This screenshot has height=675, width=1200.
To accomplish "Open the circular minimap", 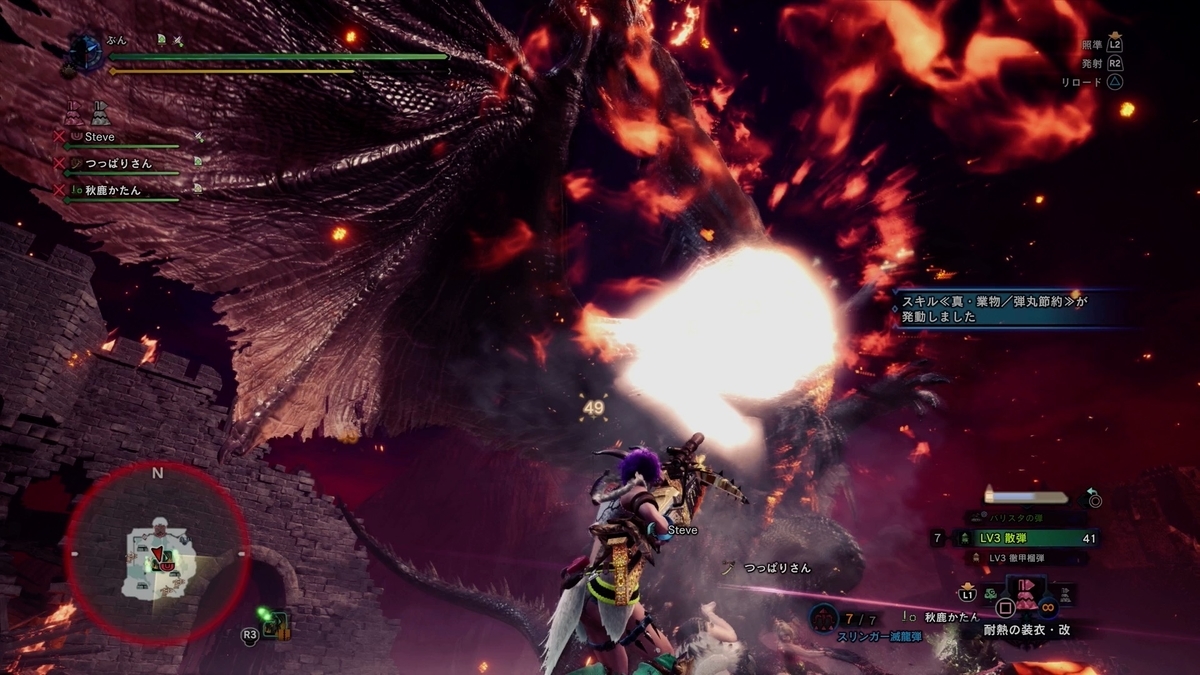I will tap(157, 554).
